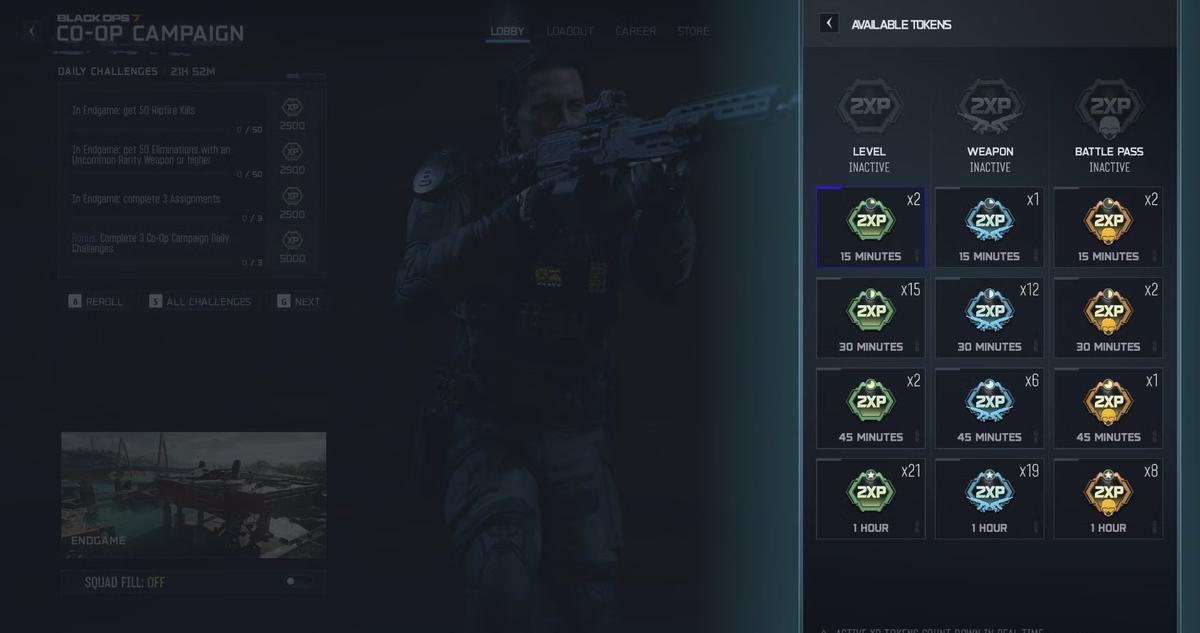
Task: Open the Endgame mission thumbnail
Action: click(x=193, y=495)
